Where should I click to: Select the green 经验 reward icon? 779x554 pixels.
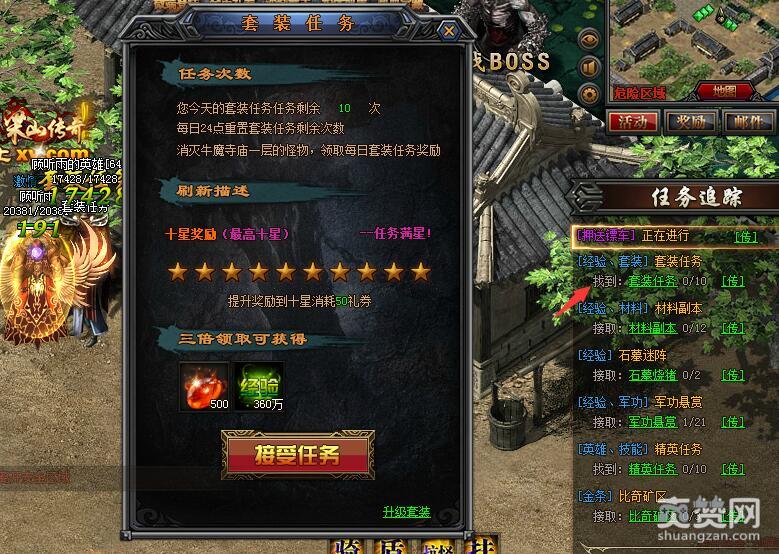coord(257,384)
